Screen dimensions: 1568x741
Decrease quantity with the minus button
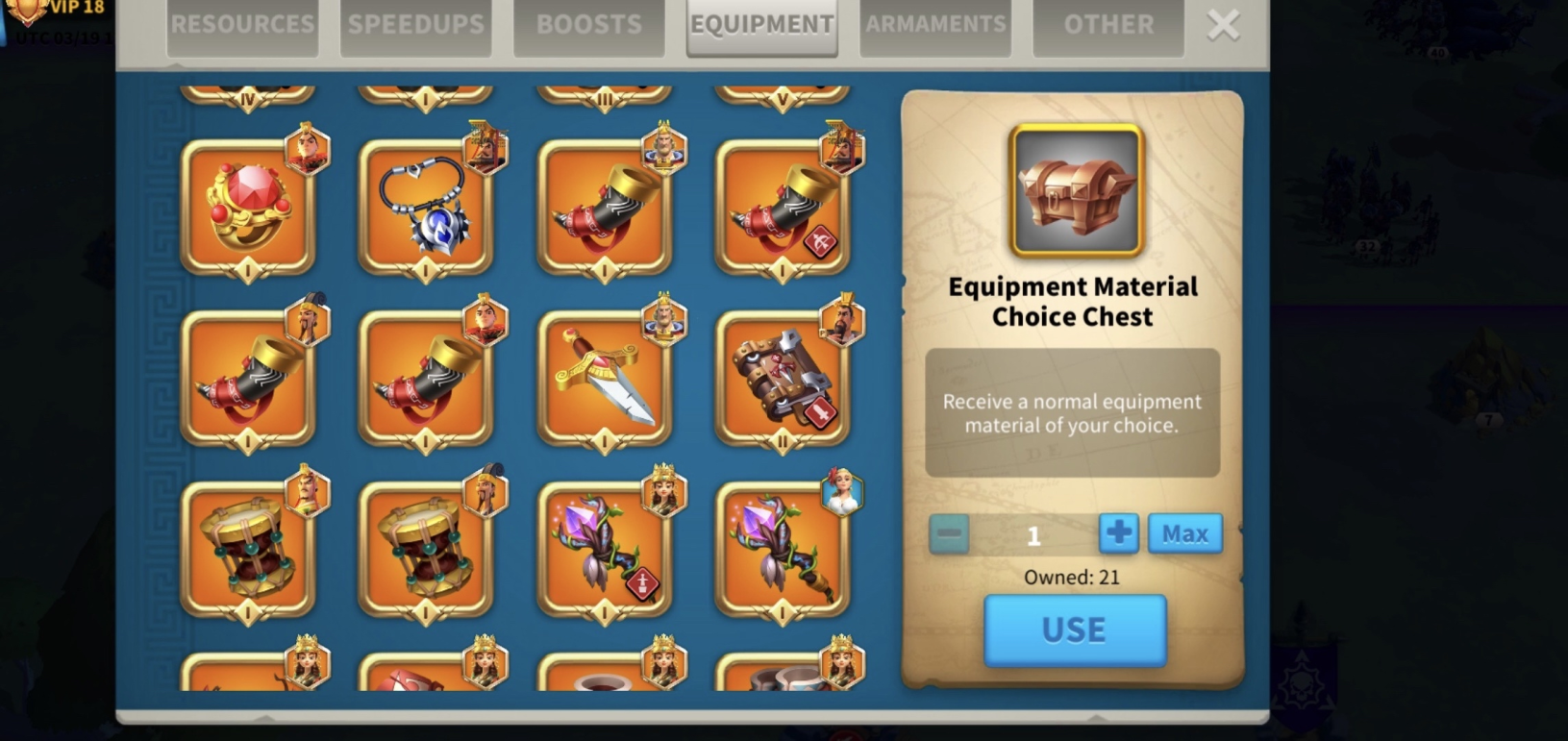pyautogui.click(x=949, y=533)
